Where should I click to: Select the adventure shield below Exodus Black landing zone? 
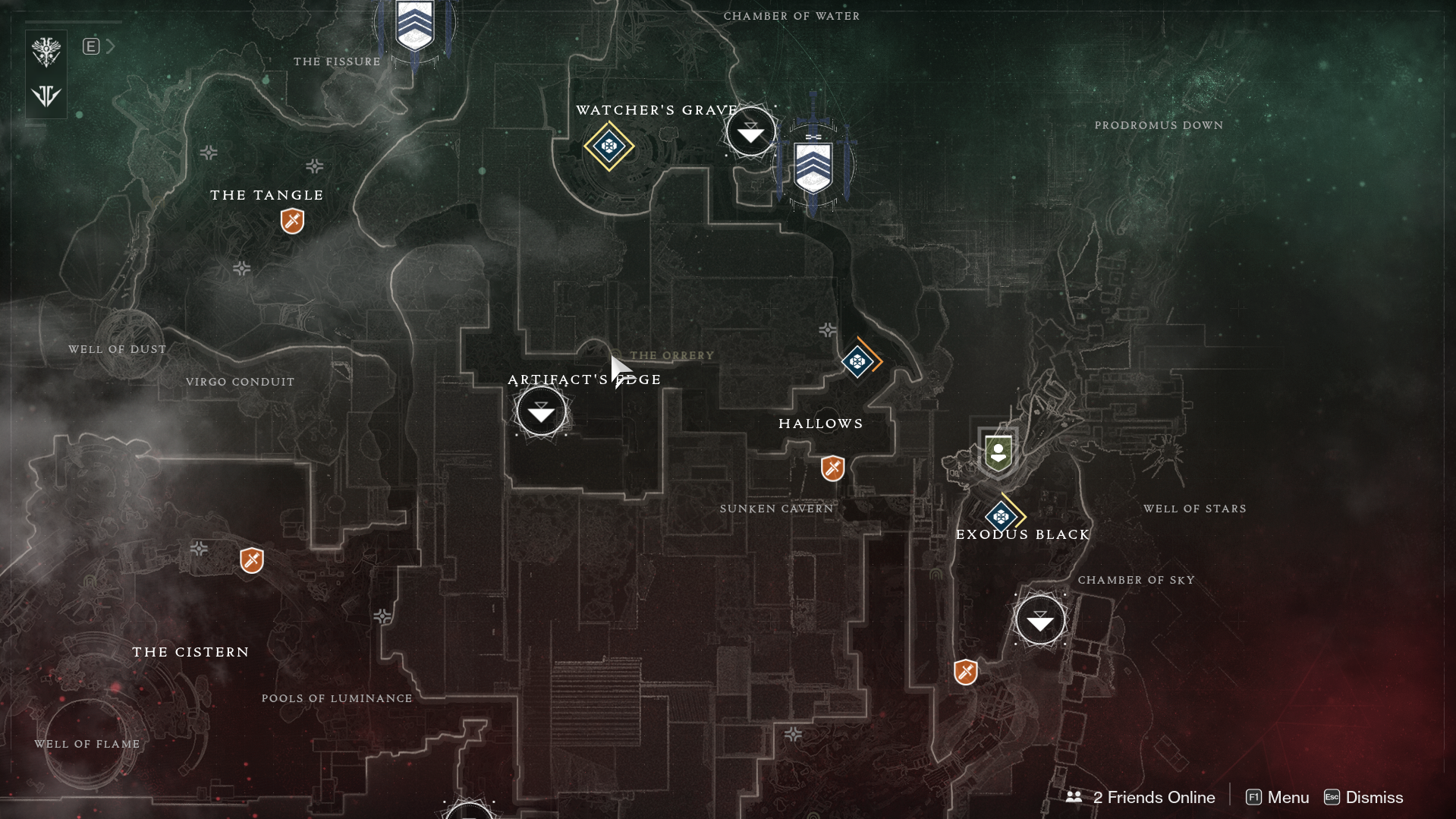(x=965, y=672)
